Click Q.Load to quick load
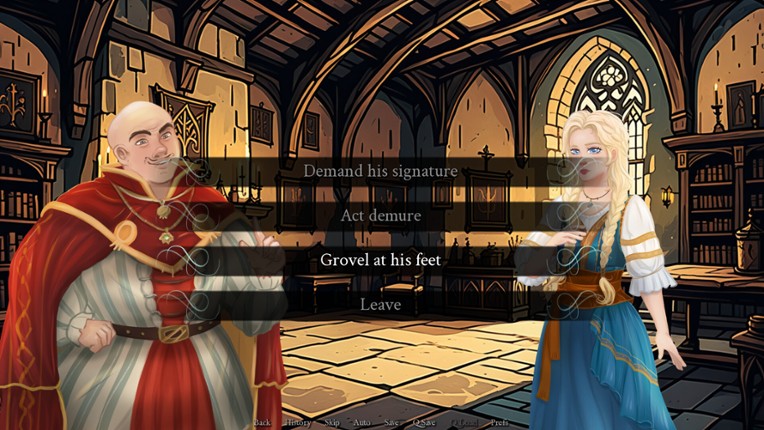 [x=464, y=423]
